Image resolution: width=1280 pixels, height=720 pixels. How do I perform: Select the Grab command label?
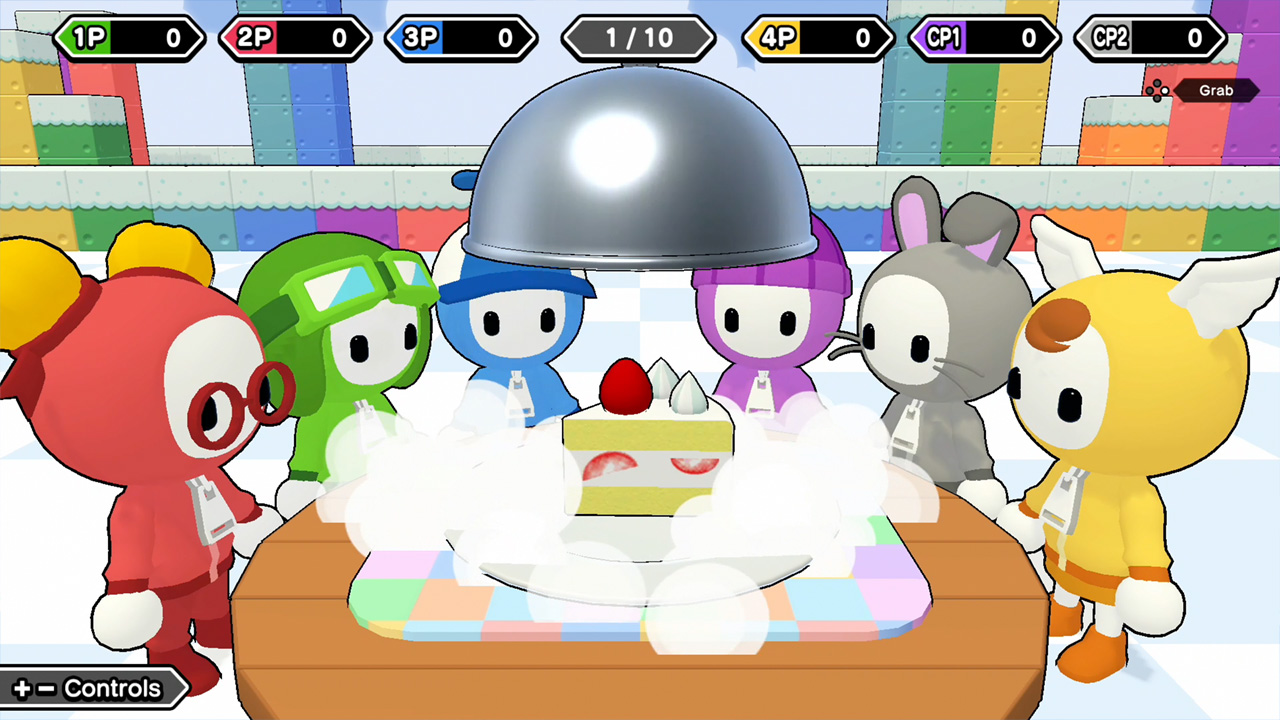tap(1218, 90)
